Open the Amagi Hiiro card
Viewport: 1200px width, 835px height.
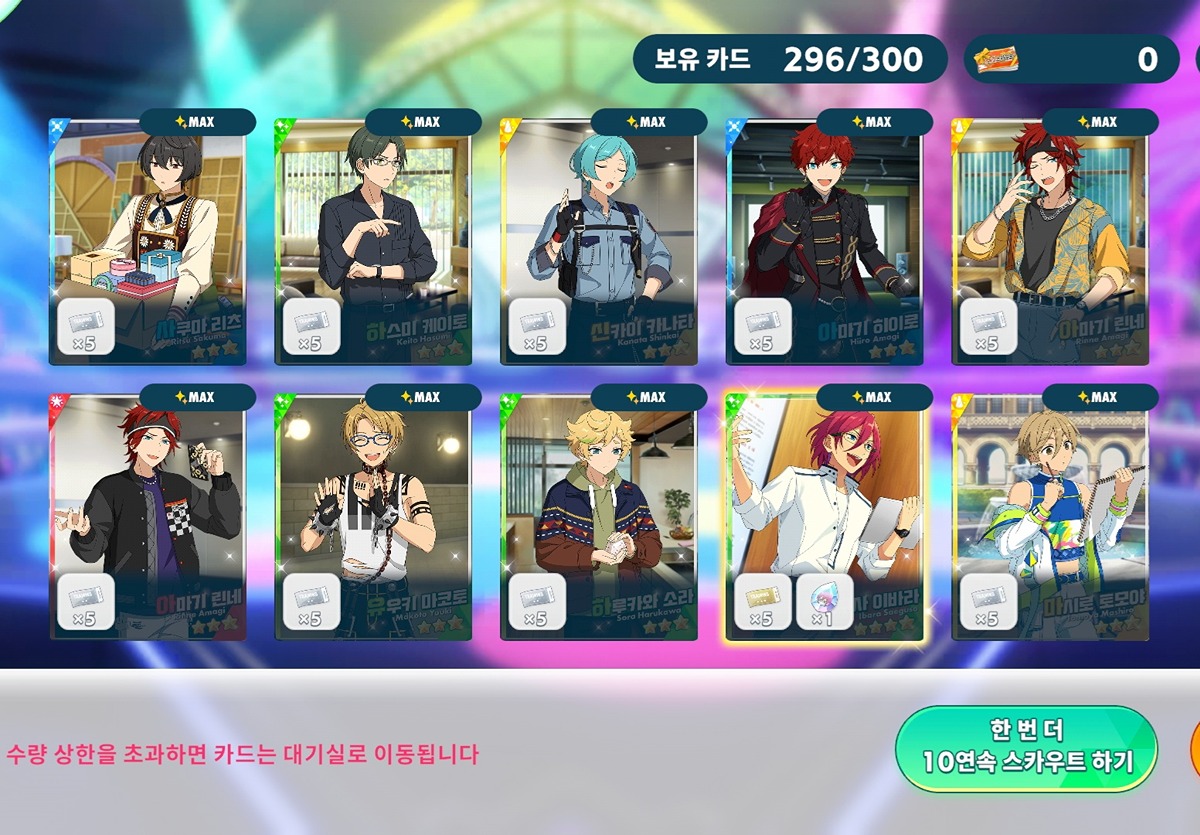824,240
